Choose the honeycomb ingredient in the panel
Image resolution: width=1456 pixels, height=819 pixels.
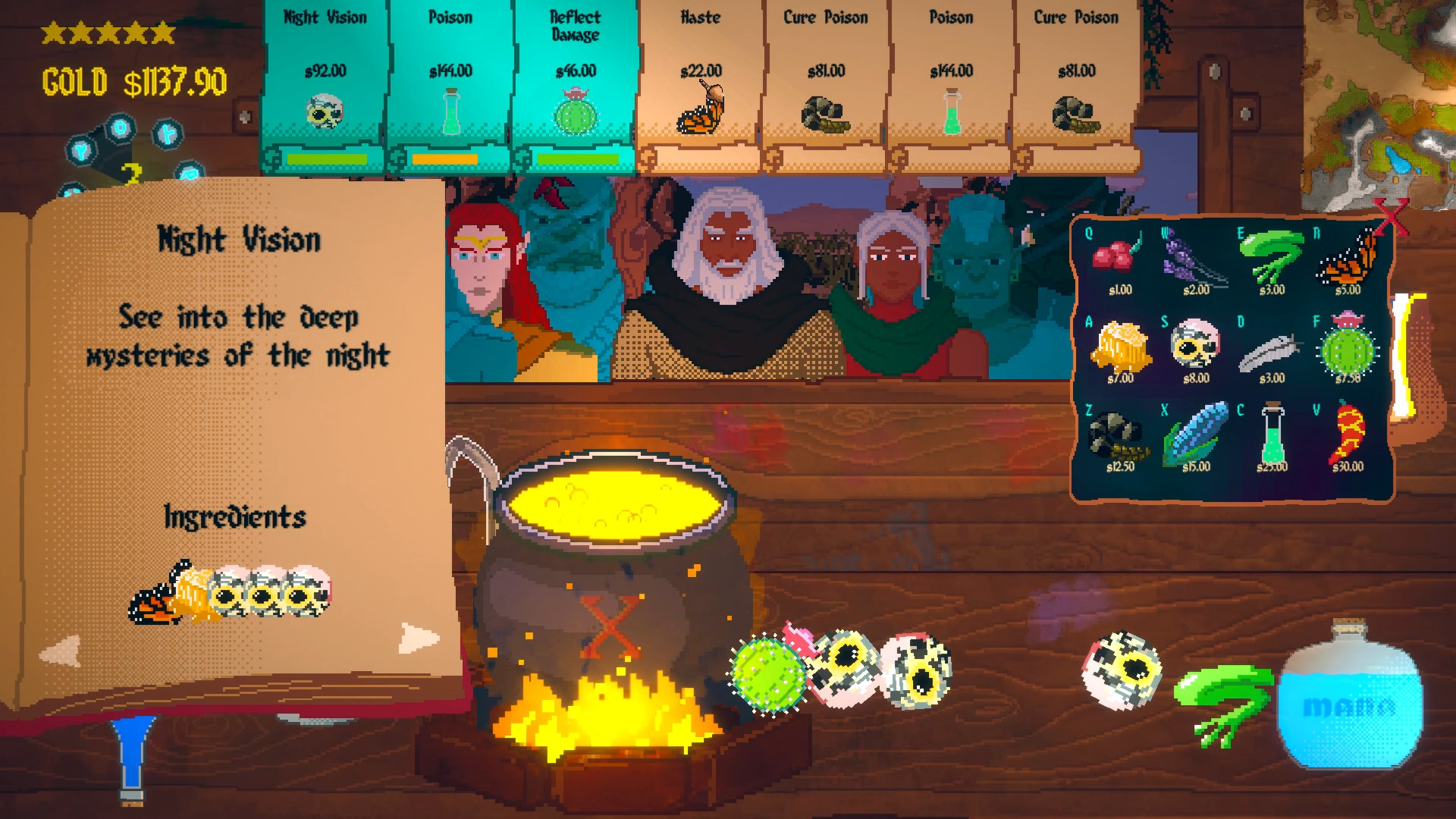point(1120,345)
